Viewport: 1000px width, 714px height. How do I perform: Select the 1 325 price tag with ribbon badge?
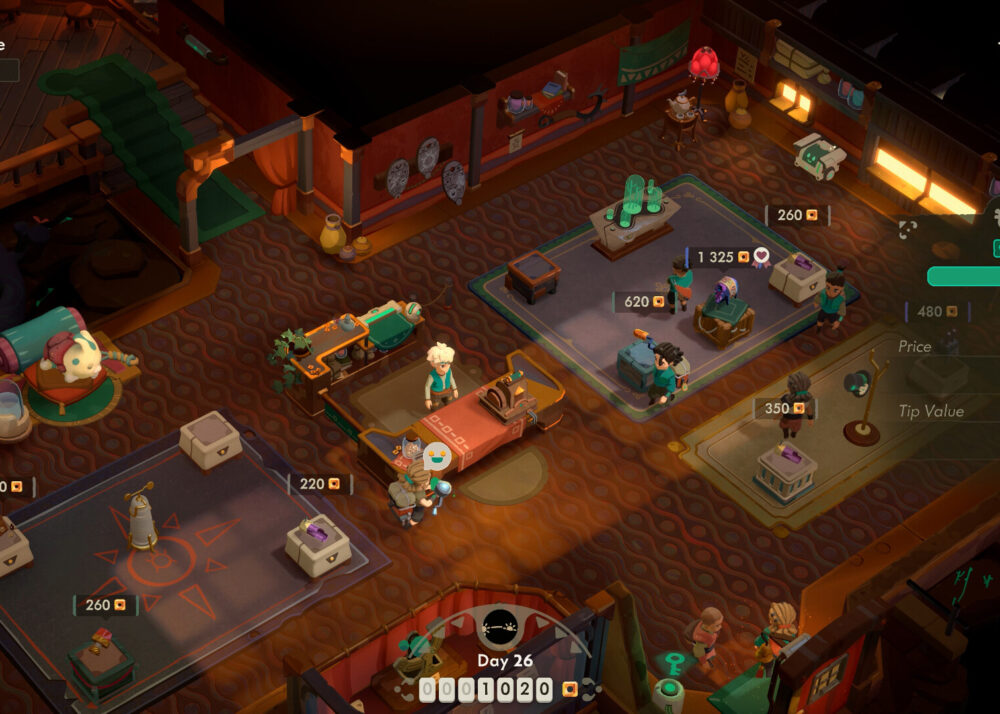click(x=728, y=257)
